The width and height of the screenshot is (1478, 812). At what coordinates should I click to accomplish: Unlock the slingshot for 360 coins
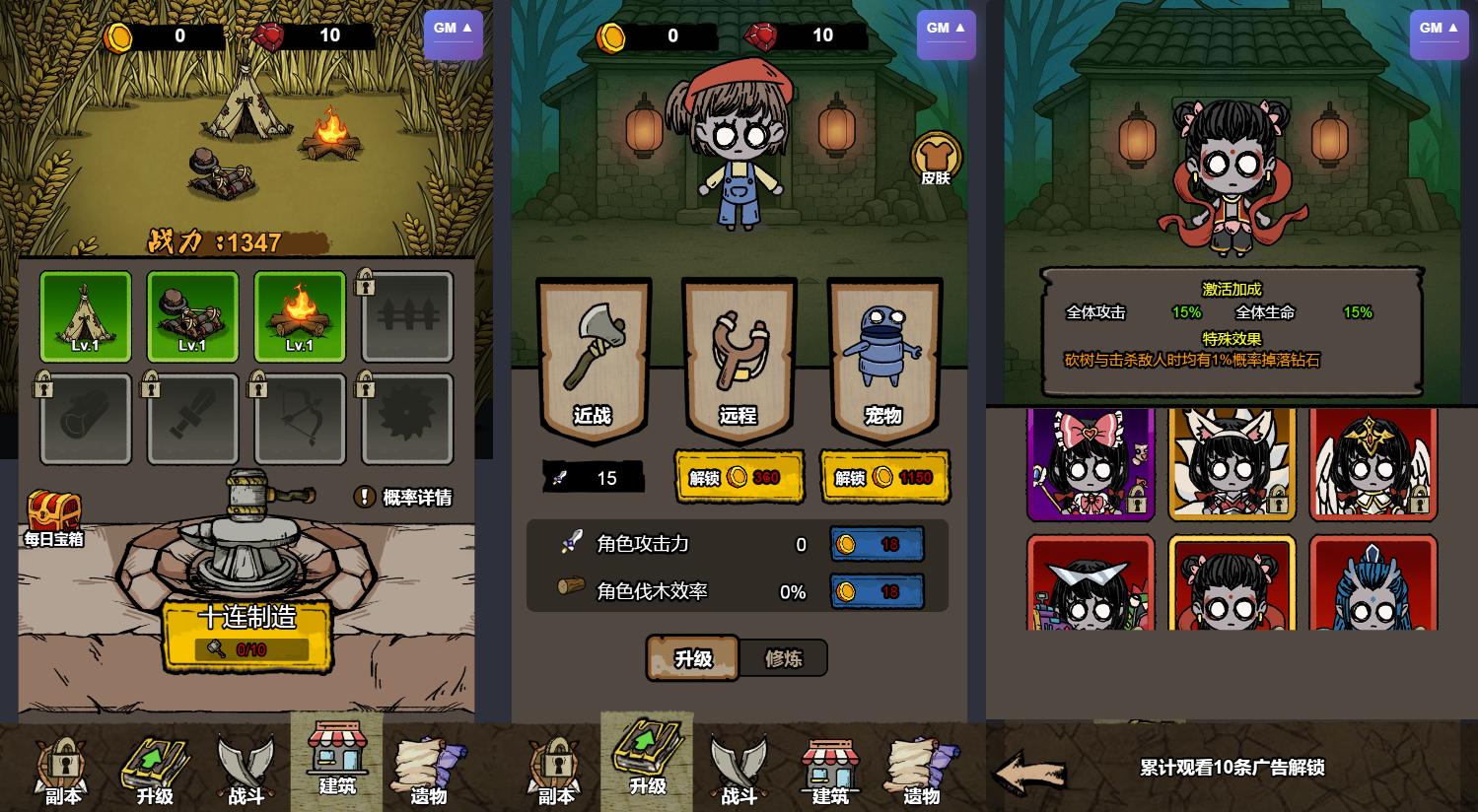coord(739,477)
